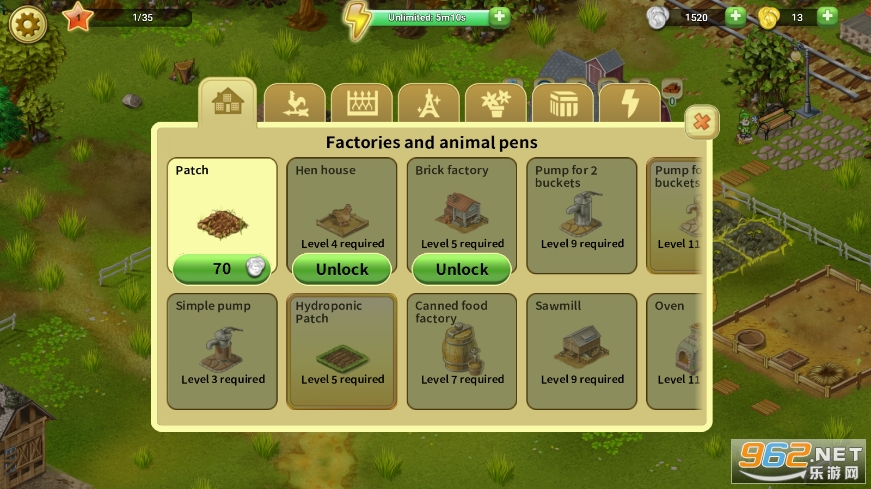
Task: Pick the Canned food factory card
Action: [461, 351]
